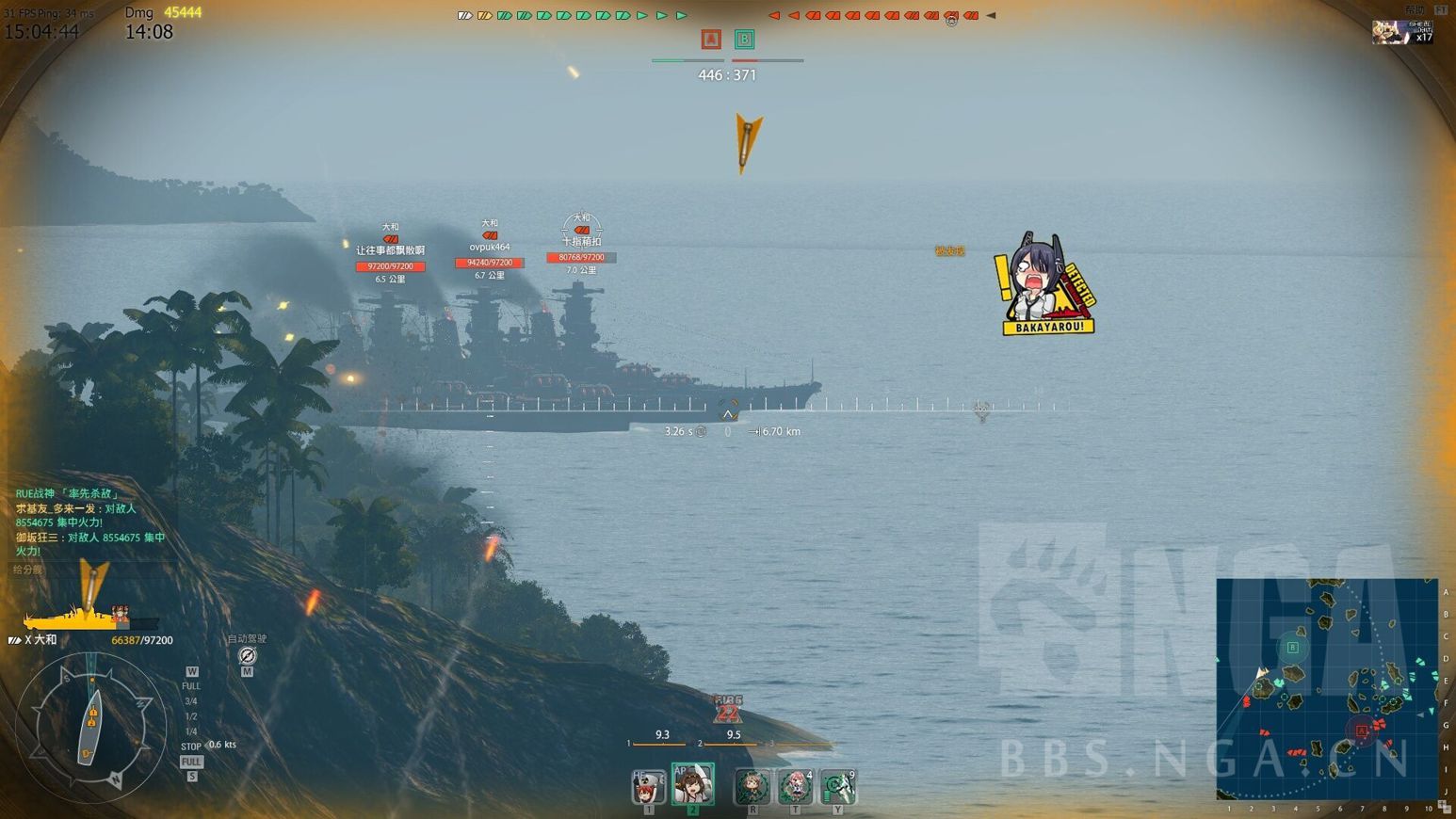
Task: Activate the spotter aircraft consumable with 9 charges
Action: [x=837, y=786]
